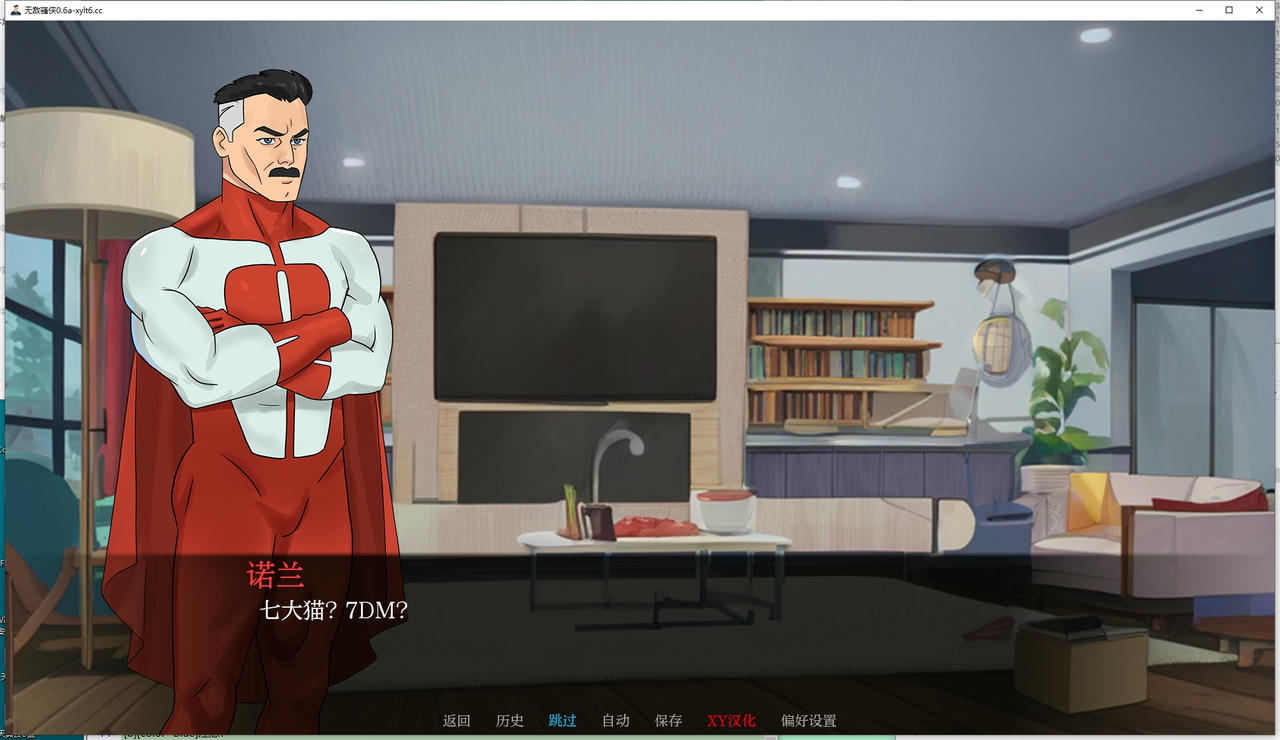
Task: Click the red XY汉化 translation link
Action: (731, 720)
